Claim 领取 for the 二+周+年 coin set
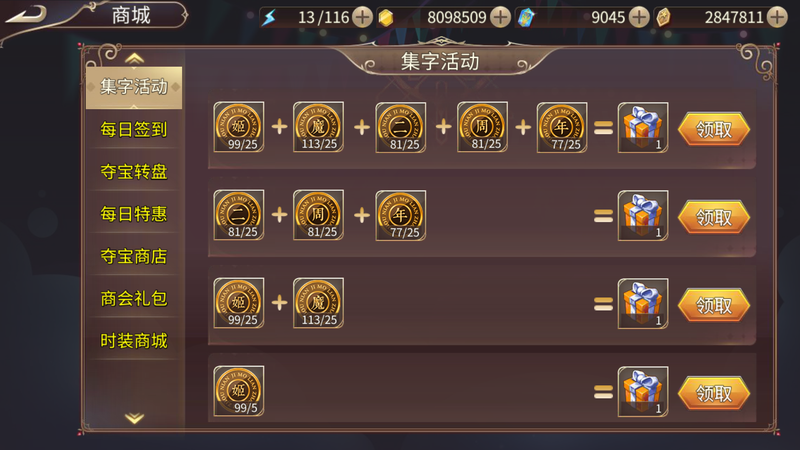This screenshot has width=800, height=450. 714,216
